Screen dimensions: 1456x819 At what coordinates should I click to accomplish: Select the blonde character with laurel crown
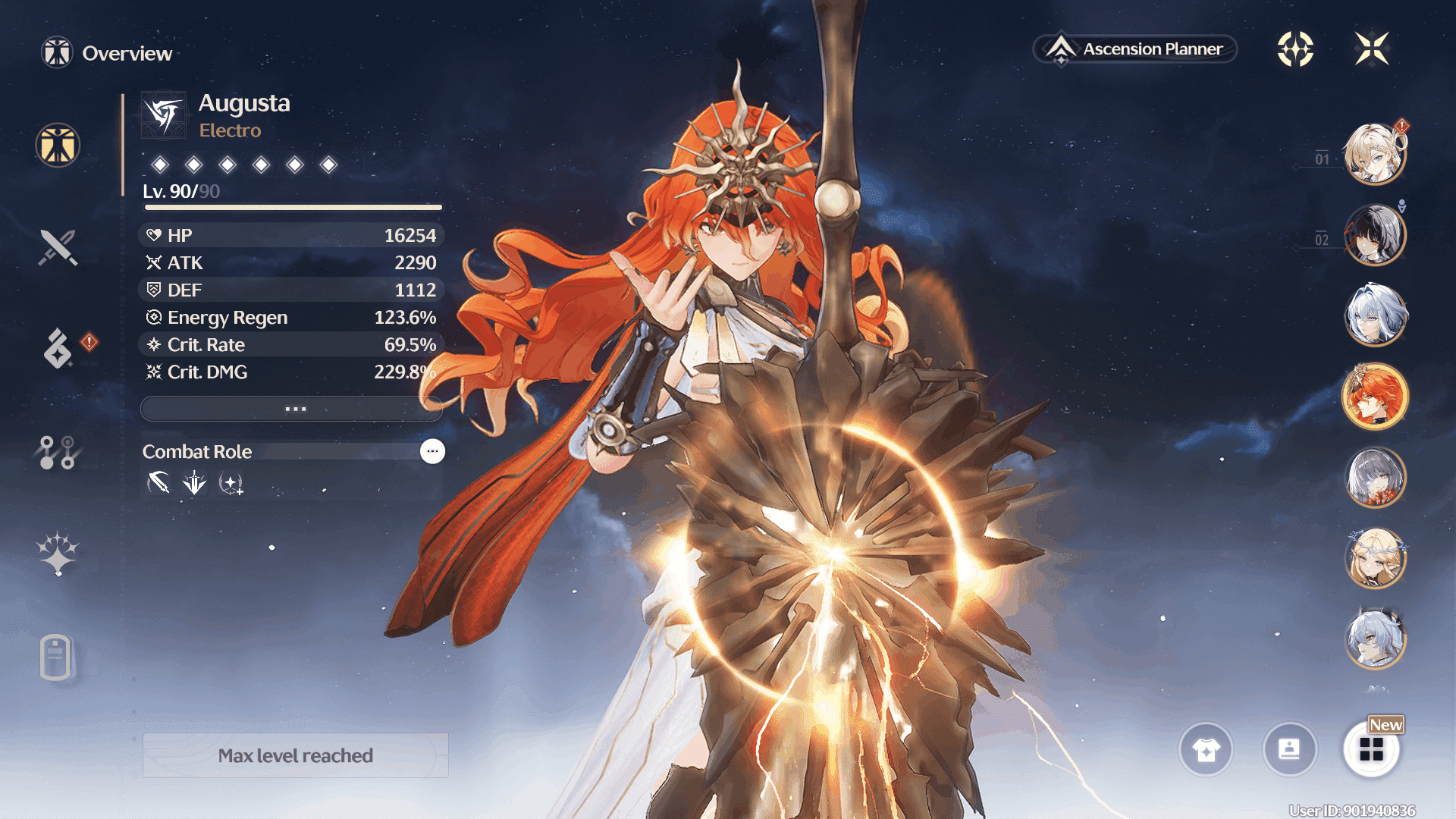point(1374,558)
